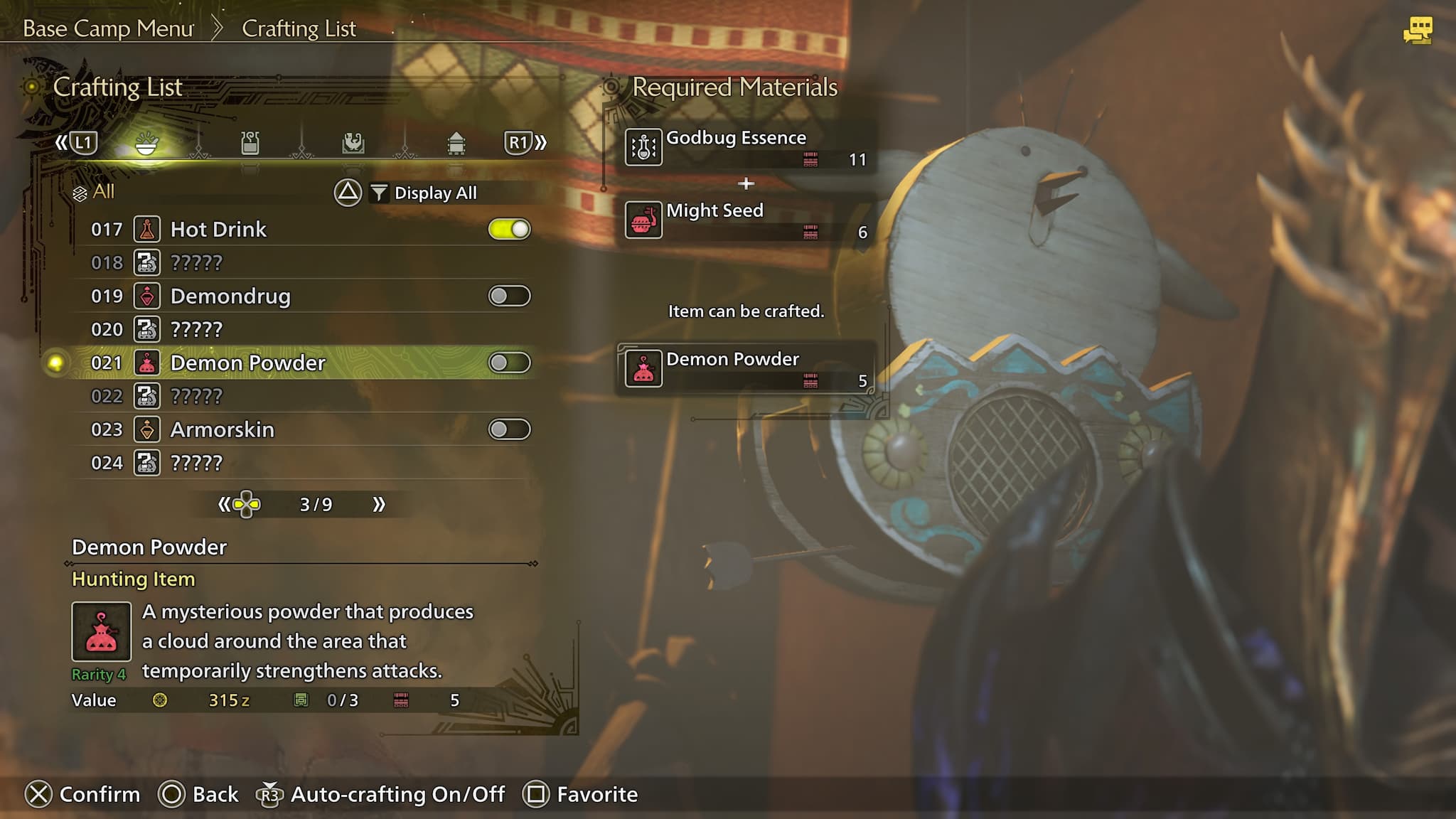Click the left double-chevron next to L1
This screenshot has width=1456, height=819.
pyautogui.click(x=61, y=141)
